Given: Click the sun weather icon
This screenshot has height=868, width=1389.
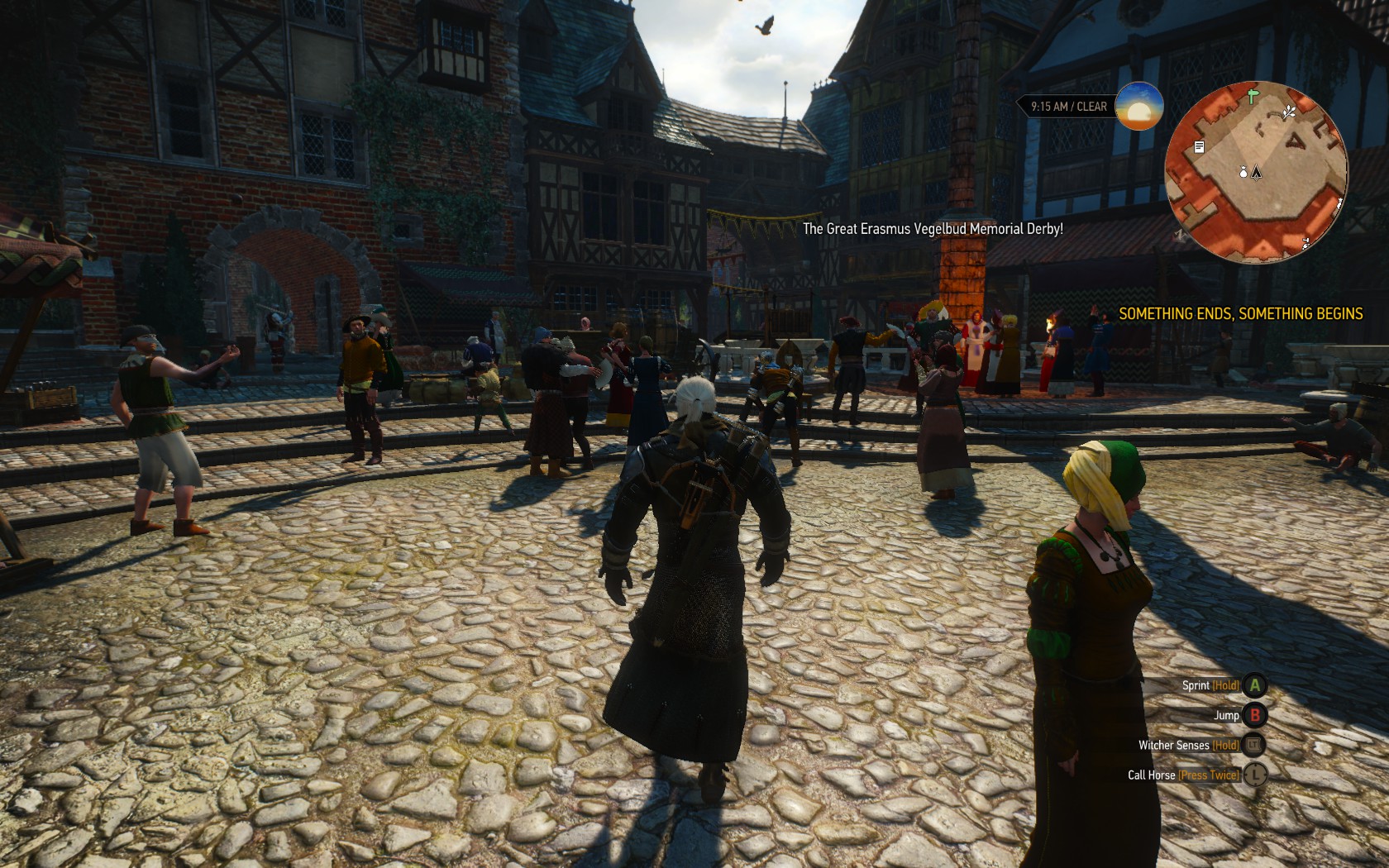Looking at the screenshot, I should pos(1138,107).
